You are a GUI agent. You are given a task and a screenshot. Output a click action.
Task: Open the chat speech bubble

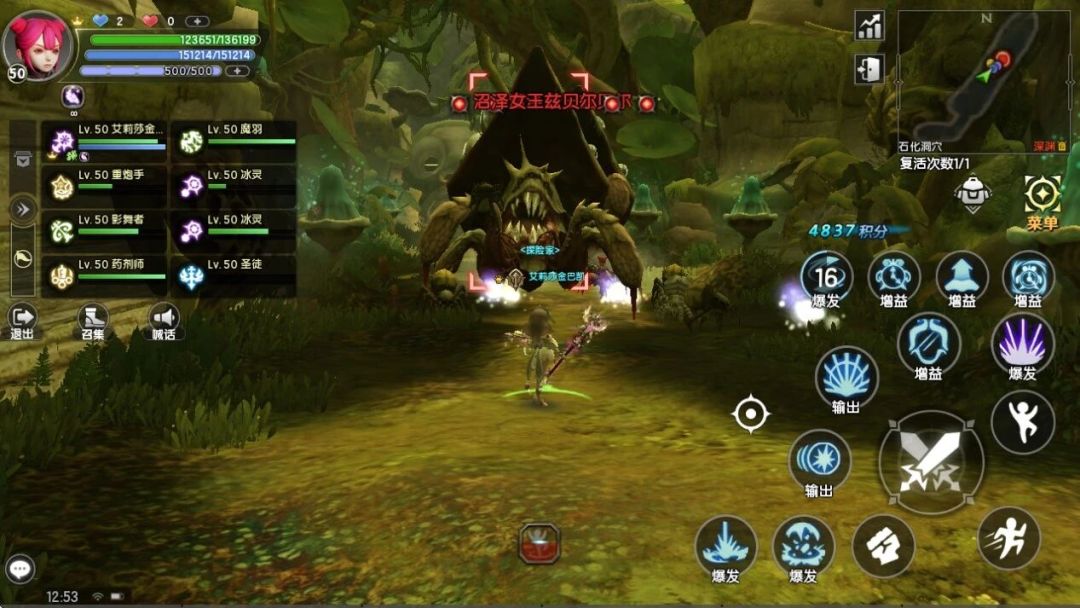(20, 569)
